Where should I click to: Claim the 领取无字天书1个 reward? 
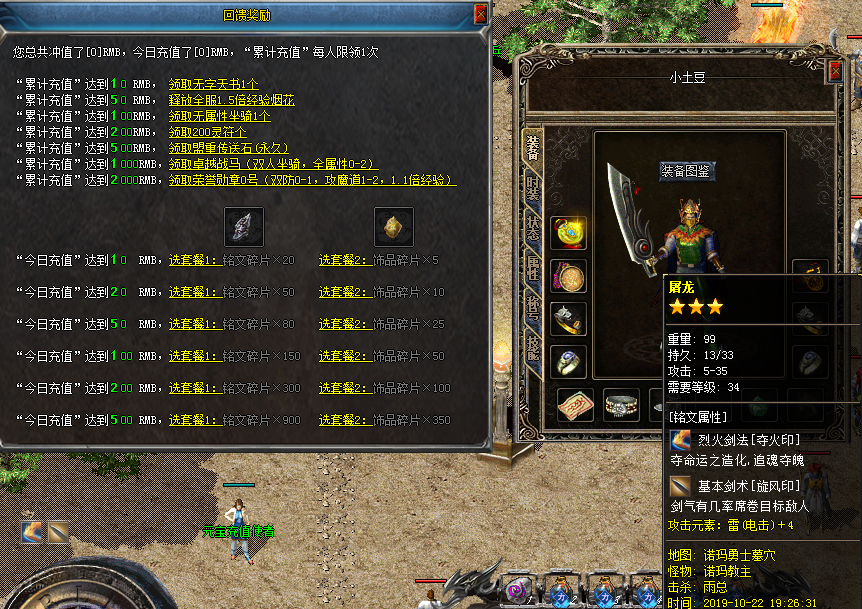(214, 84)
